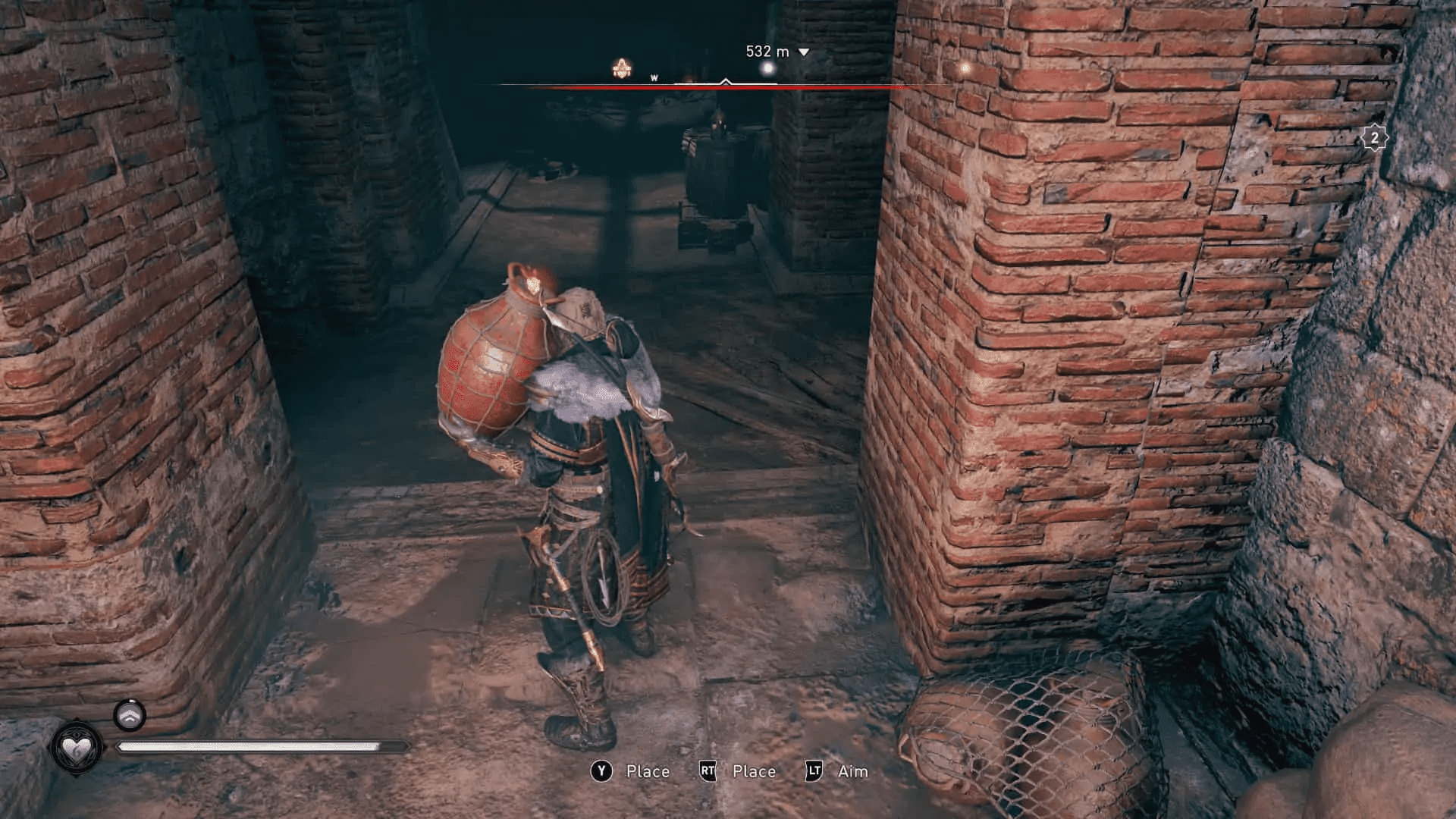
Task: Click the numbered '2' badge in the top right
Action: point(1373,138)
